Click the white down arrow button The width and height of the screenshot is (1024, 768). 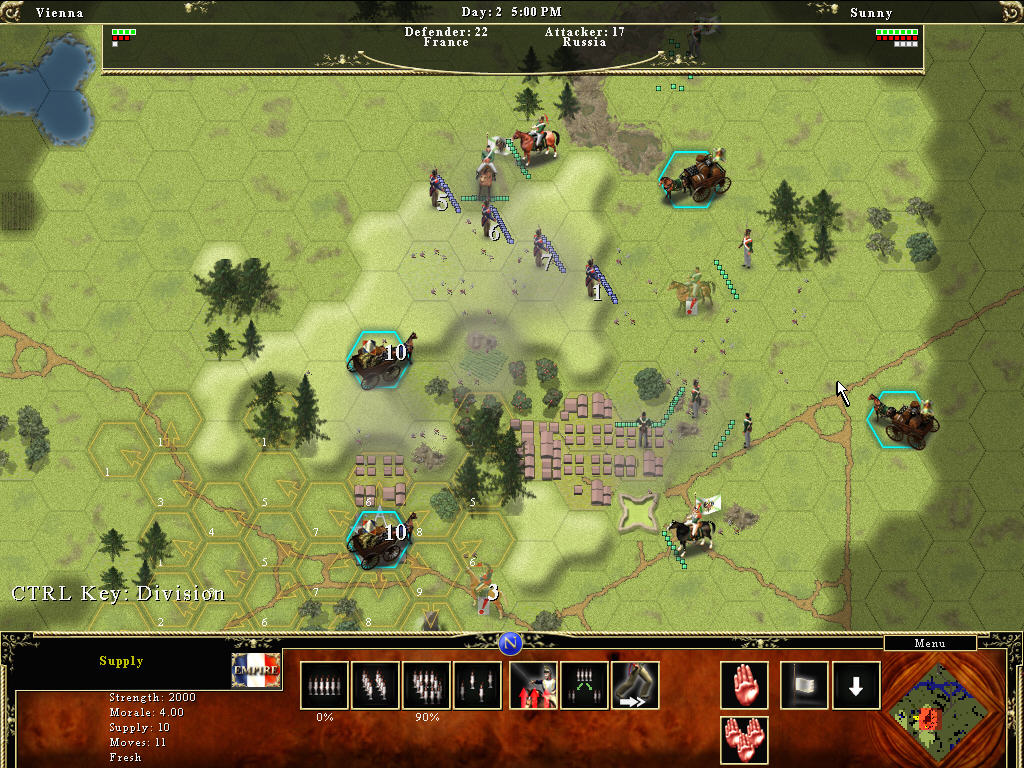(x=856, y=685)
